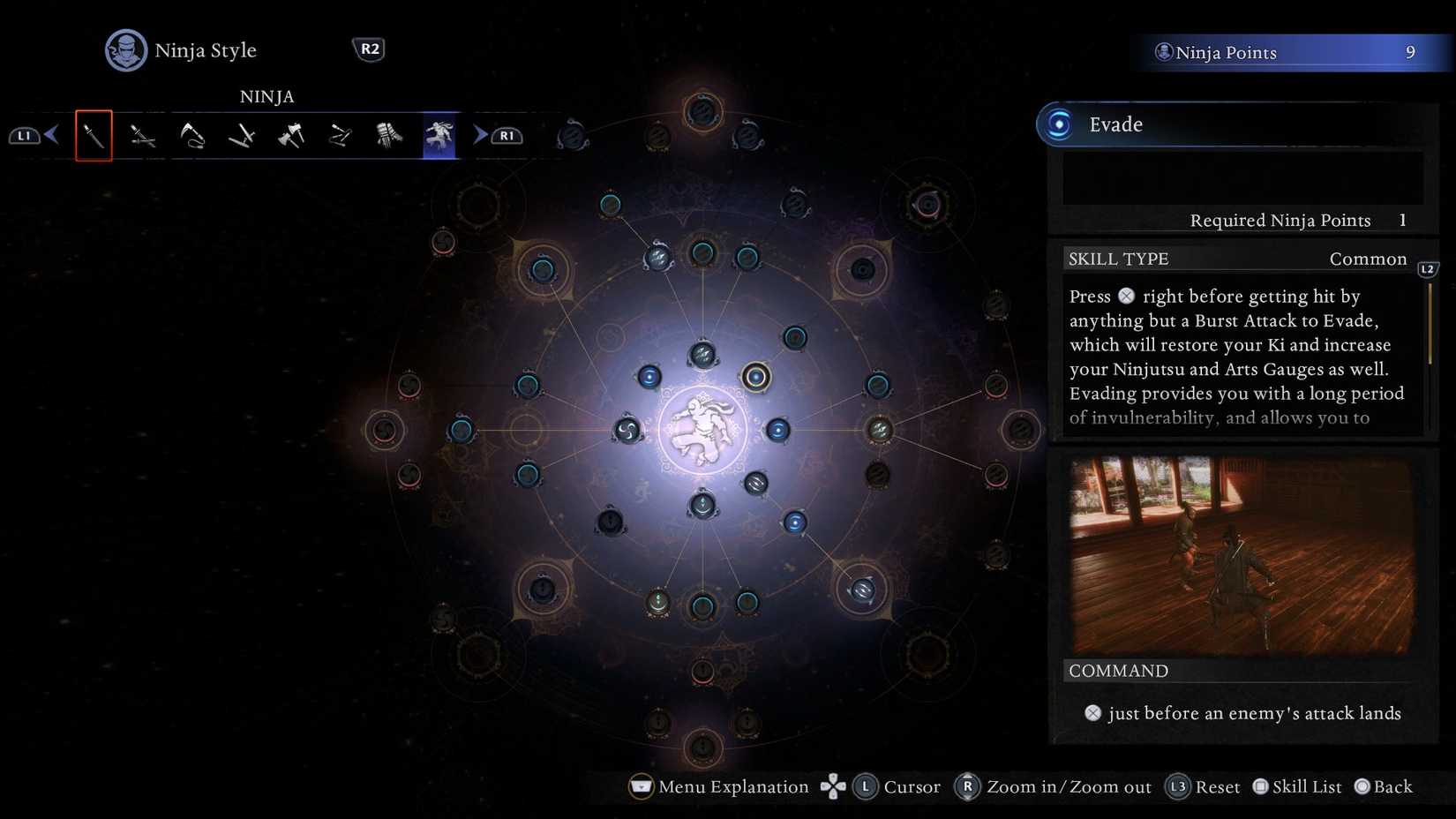Toggle the L2 skill type switch
Screen dimensions: 1456x819
[1428, 270]
